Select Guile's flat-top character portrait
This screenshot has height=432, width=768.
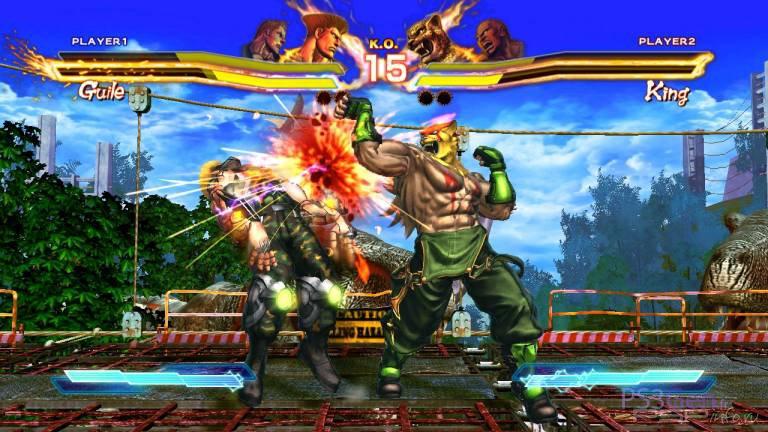click(323, 33)
